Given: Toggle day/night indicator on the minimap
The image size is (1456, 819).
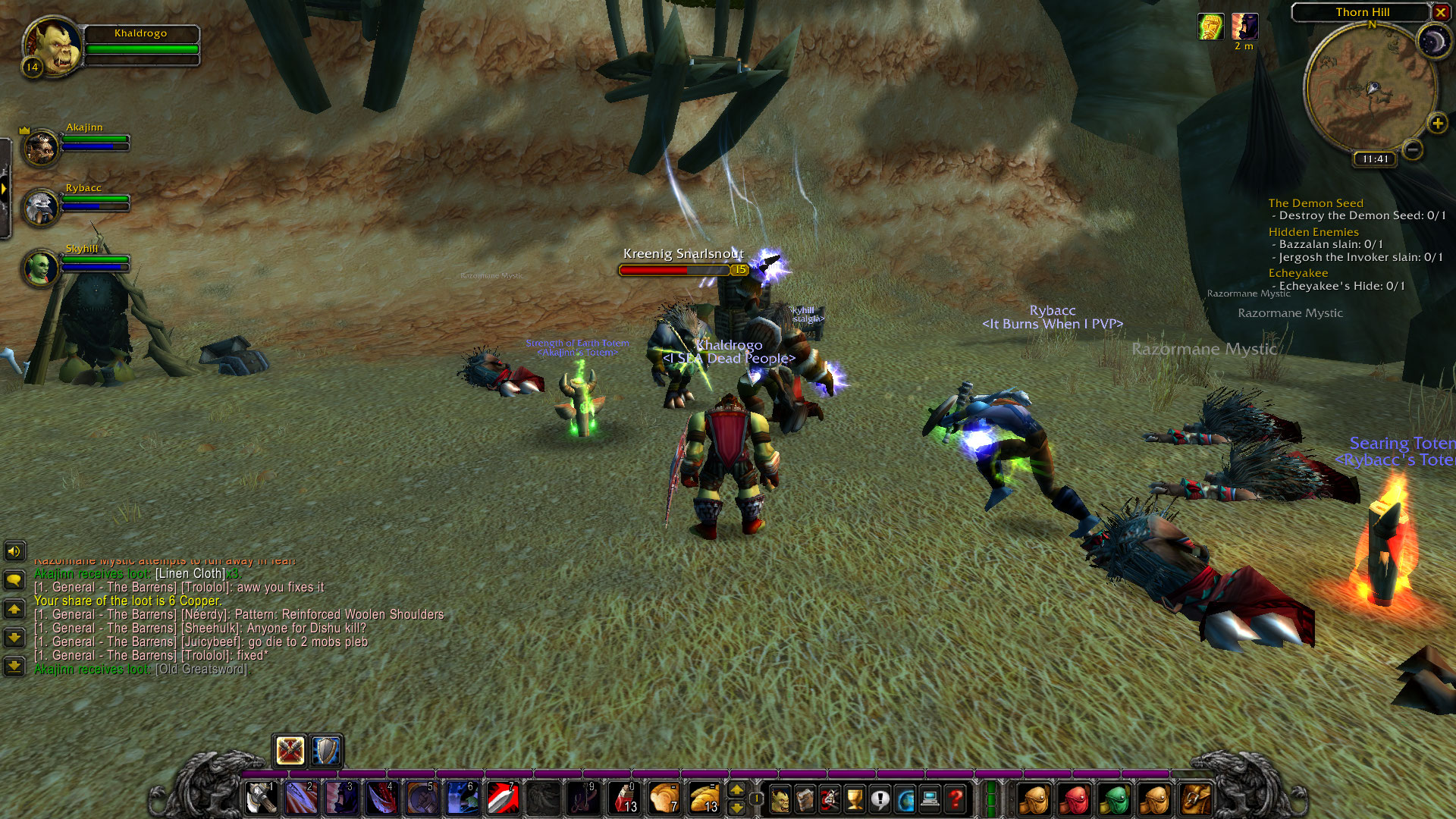Looking at the screenshot, I should coord(1436,42).
